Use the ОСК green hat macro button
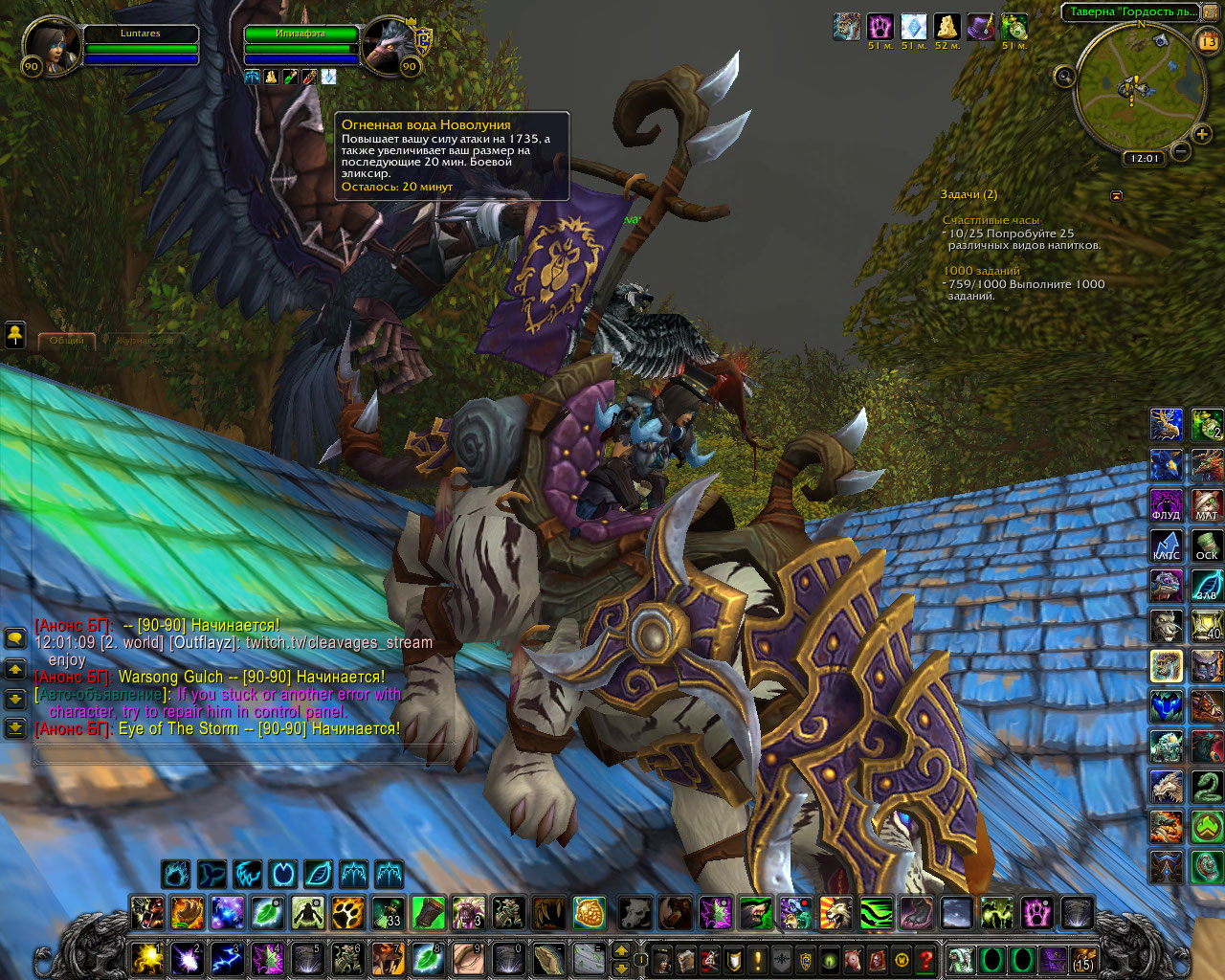1225x980 pixels. pyautogui.click(x=1207, y=545)
